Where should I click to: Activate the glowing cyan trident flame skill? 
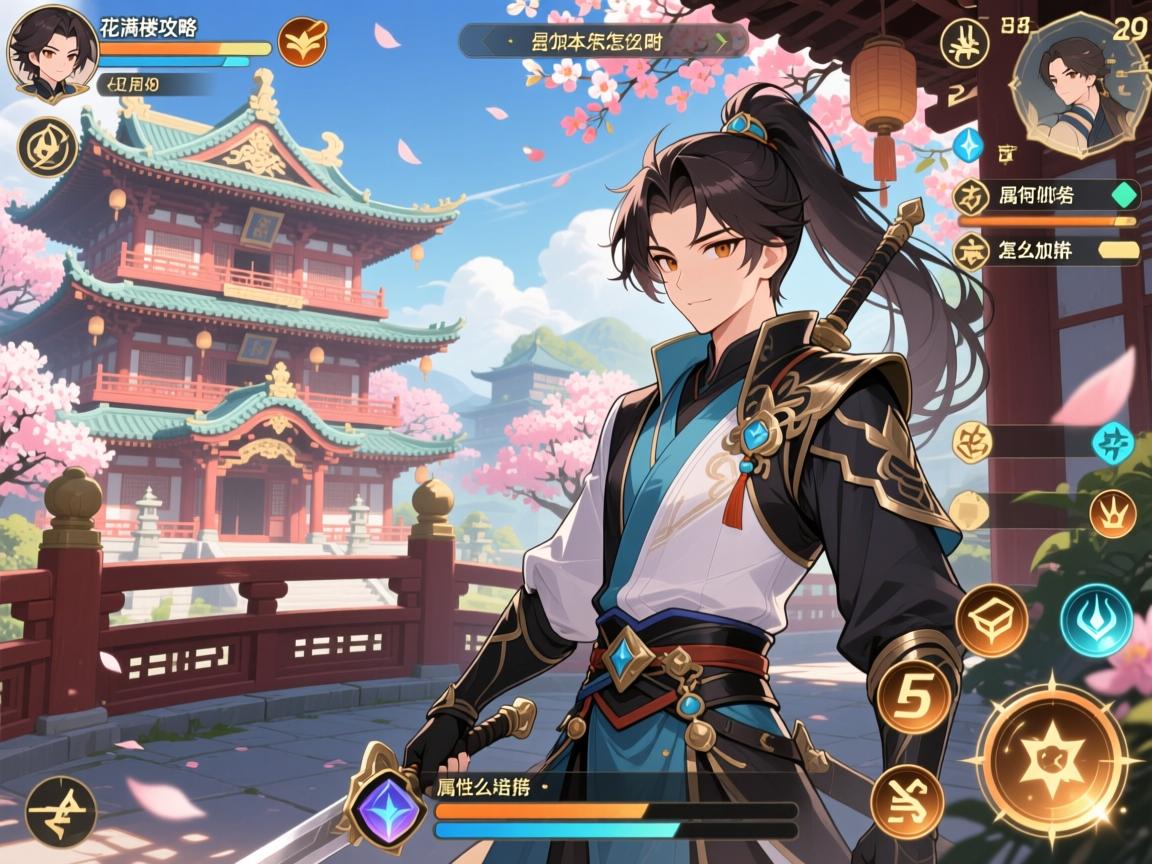[x=1096, y=620]
